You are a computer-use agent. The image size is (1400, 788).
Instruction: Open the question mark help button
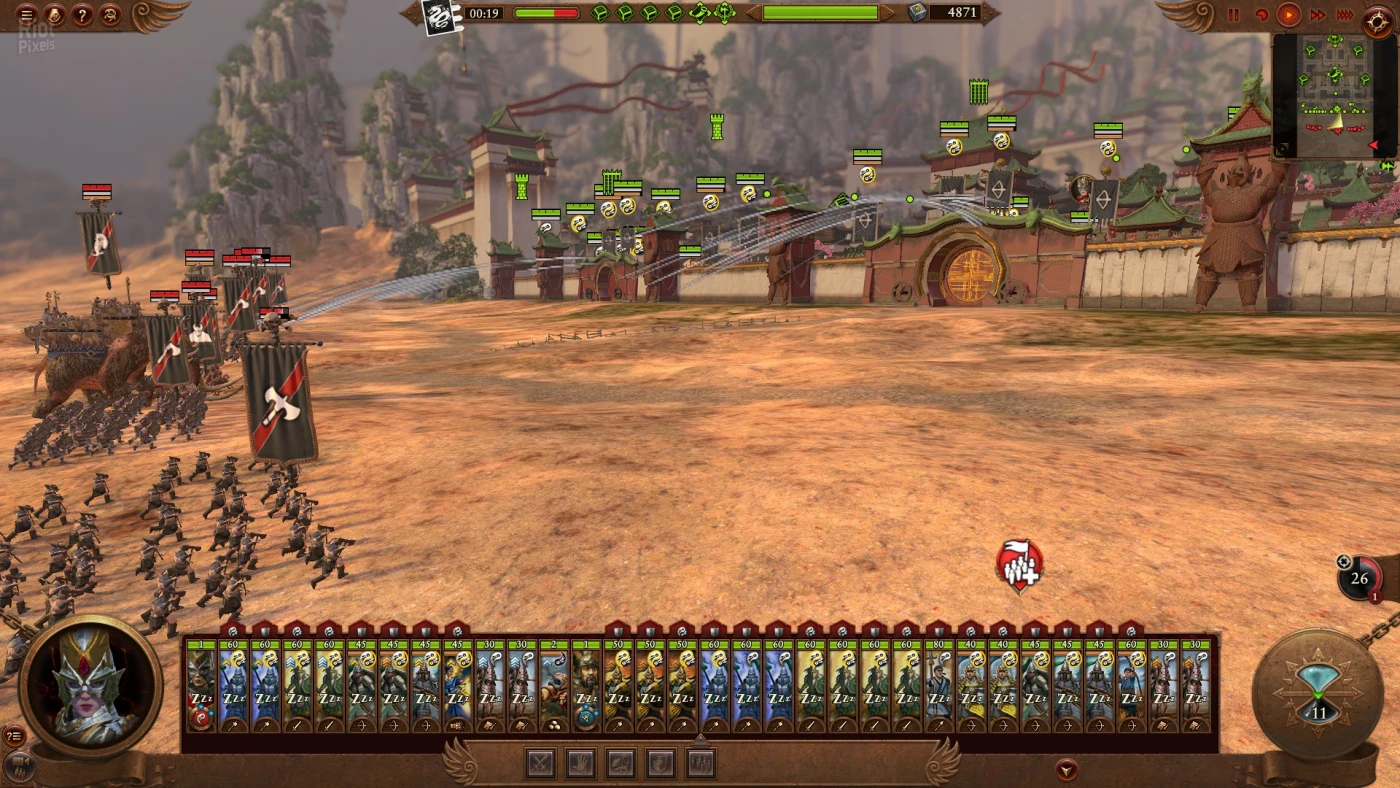pos(83,15)
